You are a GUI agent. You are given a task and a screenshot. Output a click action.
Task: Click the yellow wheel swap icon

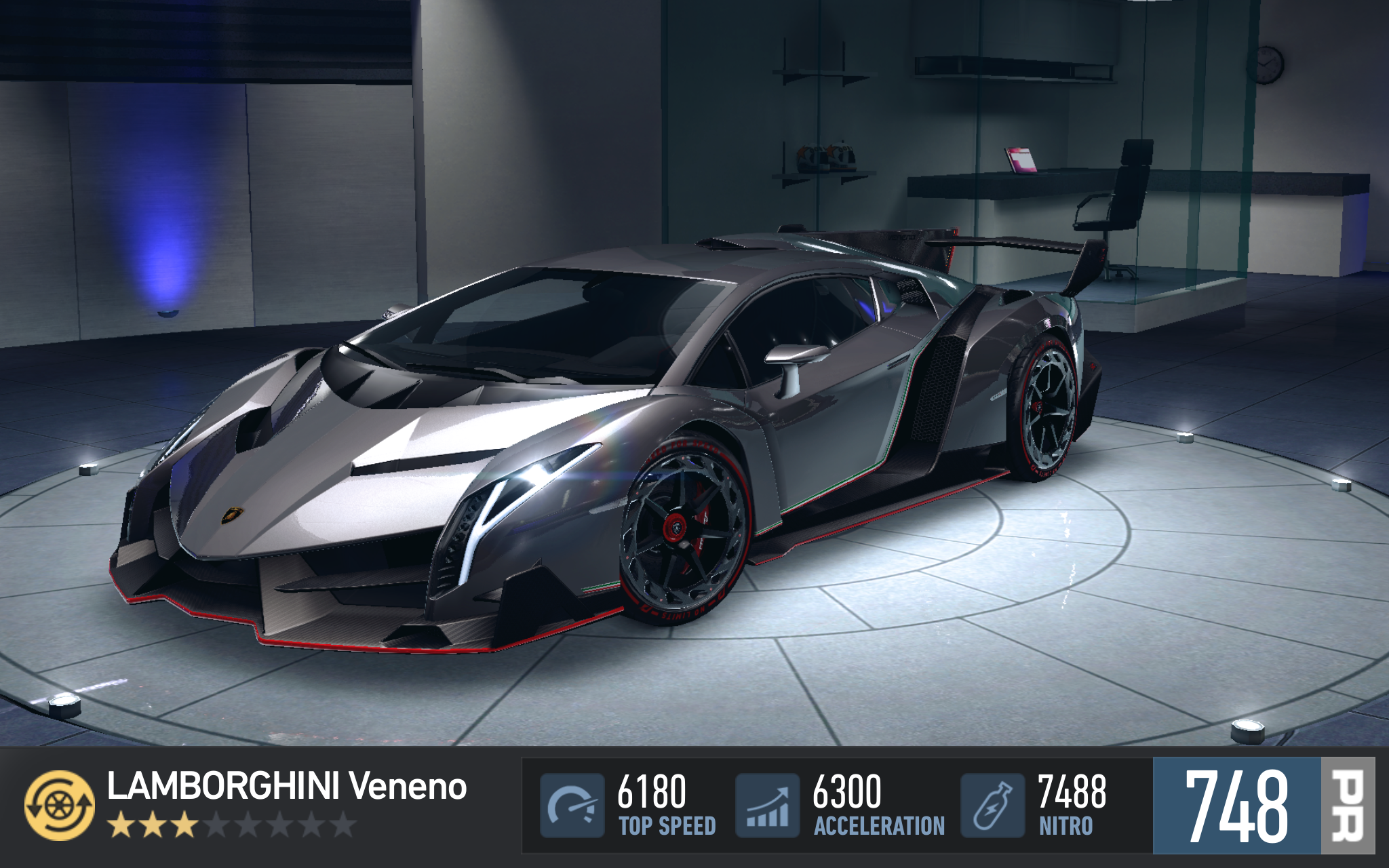tap(60, 805)
